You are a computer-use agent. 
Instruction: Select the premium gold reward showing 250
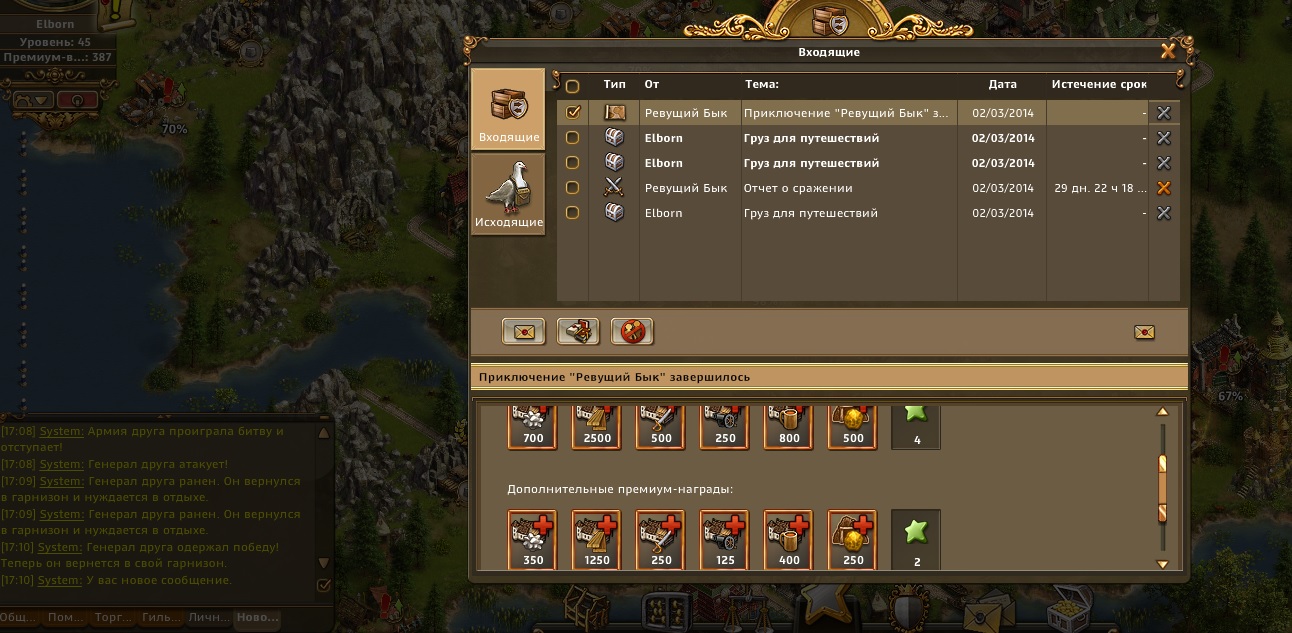tap(852, 539)
